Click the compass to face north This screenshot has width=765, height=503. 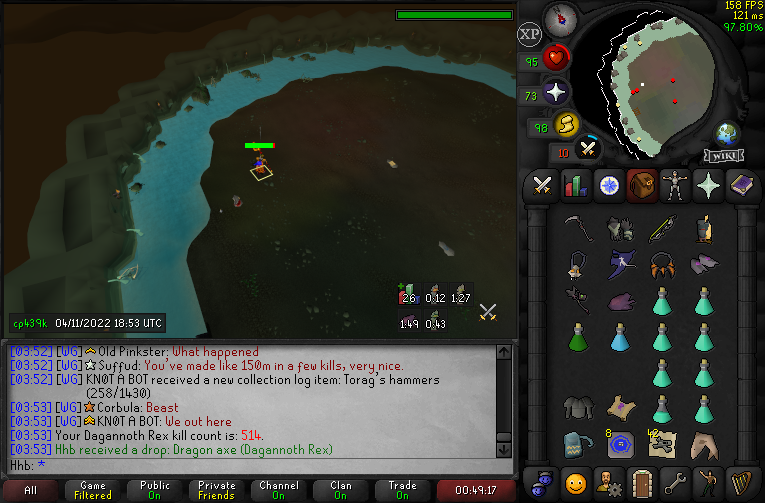[x=559, y=17]
